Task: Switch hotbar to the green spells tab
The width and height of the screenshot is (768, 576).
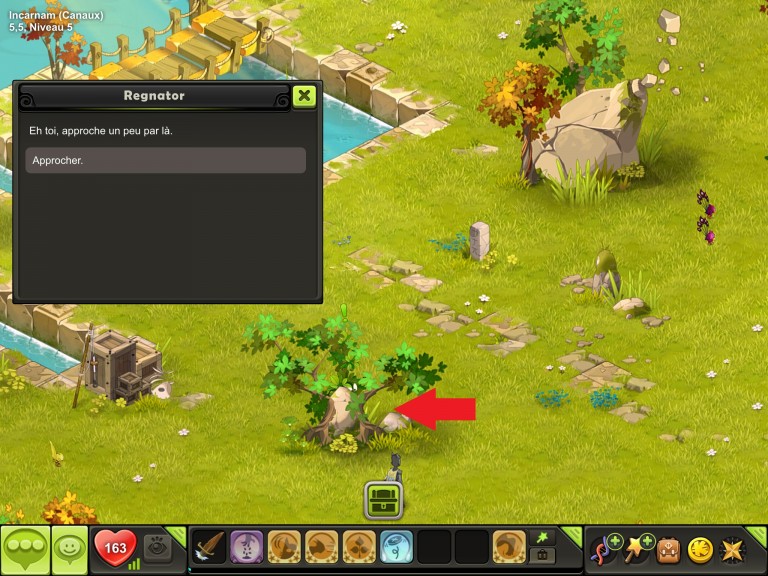Action: pos(543,538)
